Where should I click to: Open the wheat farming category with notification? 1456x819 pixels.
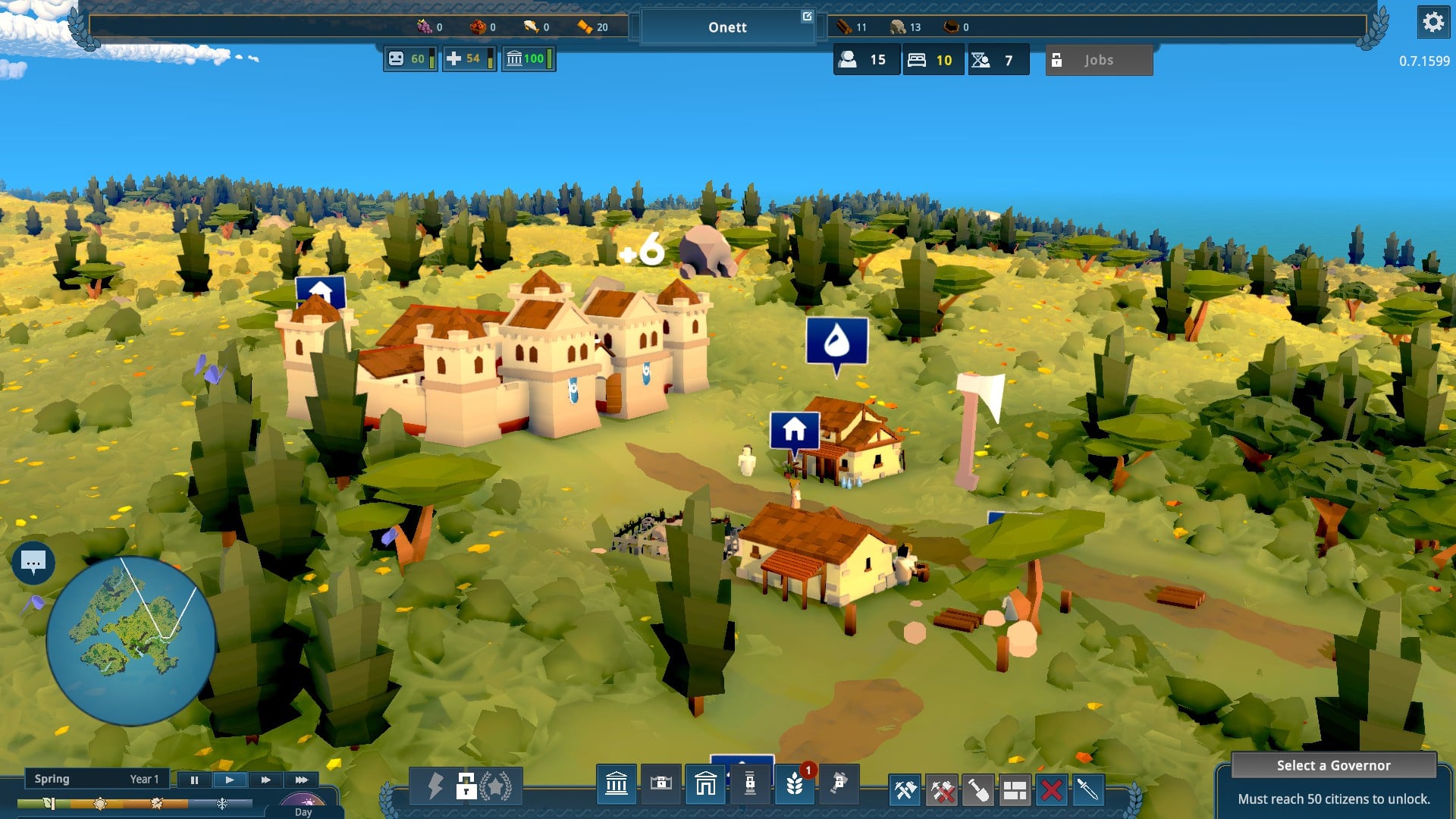[794, 784]
